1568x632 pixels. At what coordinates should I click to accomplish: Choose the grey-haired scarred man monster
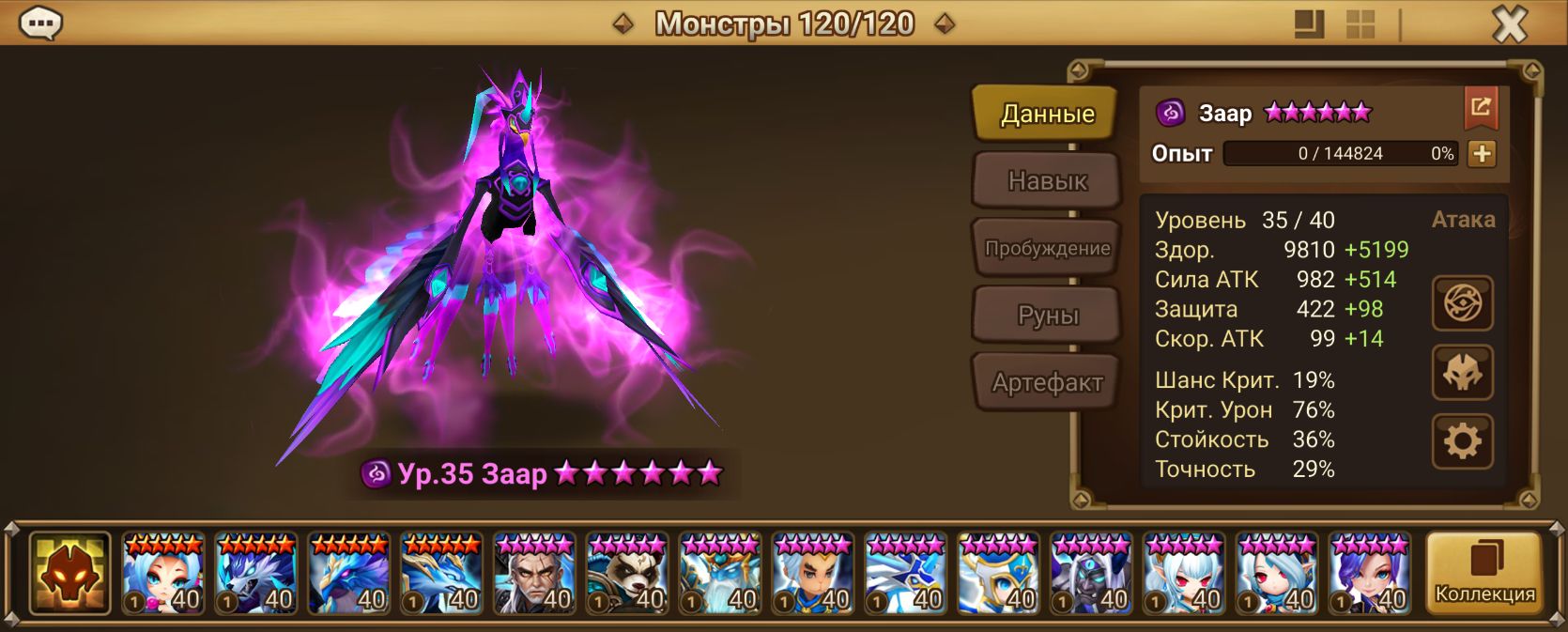[534, 574]
